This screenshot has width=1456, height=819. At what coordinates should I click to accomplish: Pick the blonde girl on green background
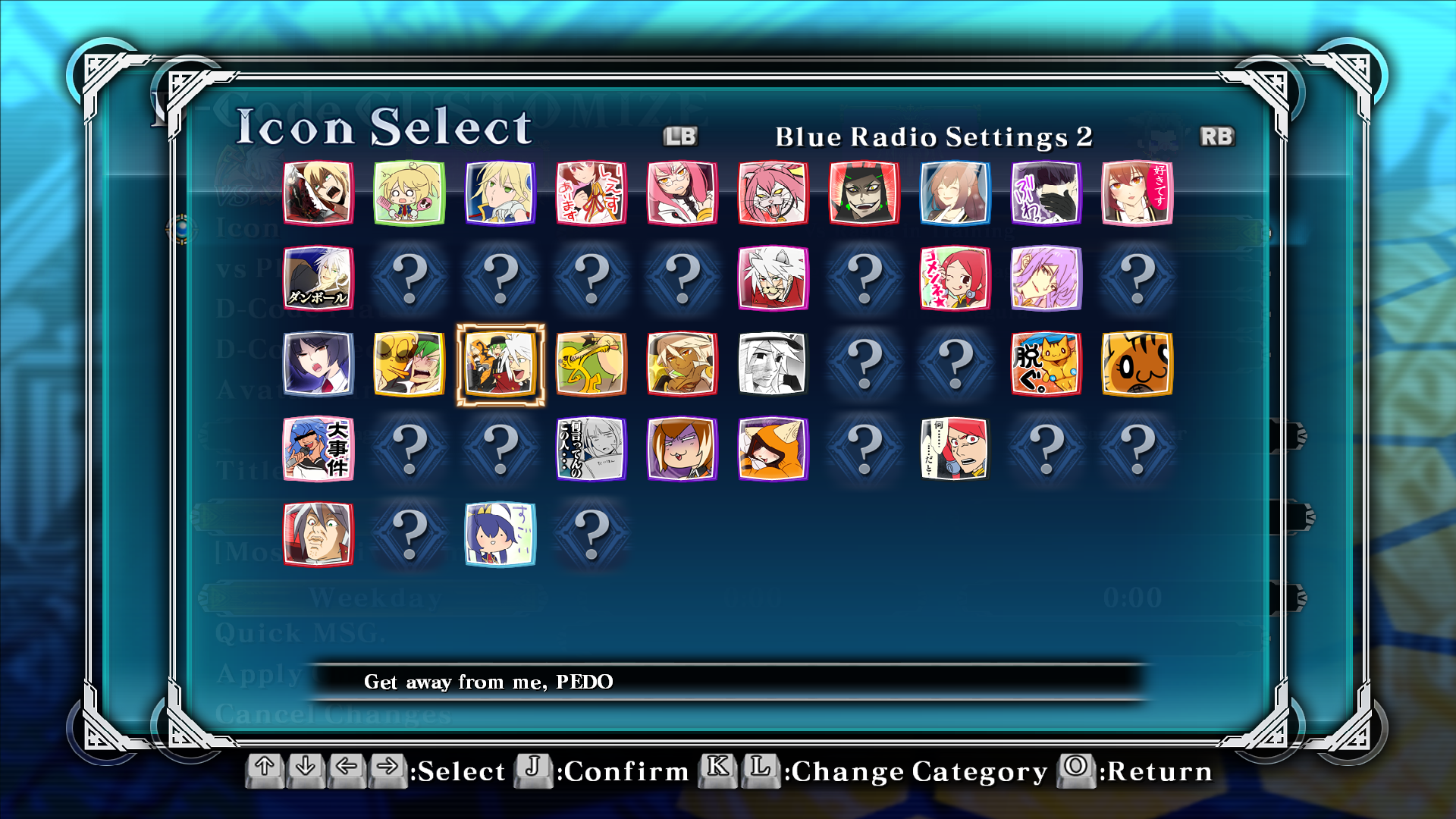coord(409,193)
